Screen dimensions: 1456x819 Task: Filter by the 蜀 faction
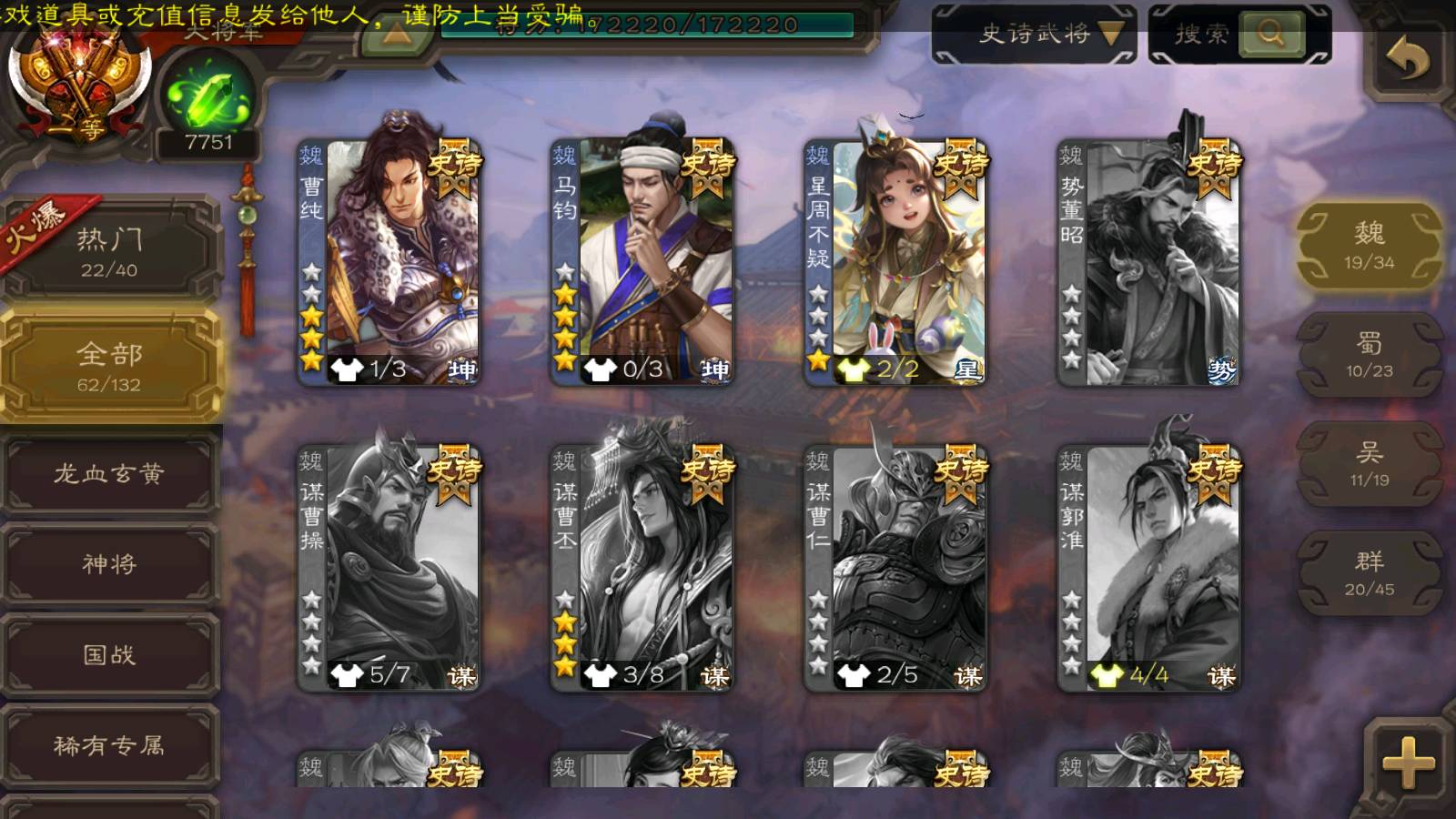1369,355
